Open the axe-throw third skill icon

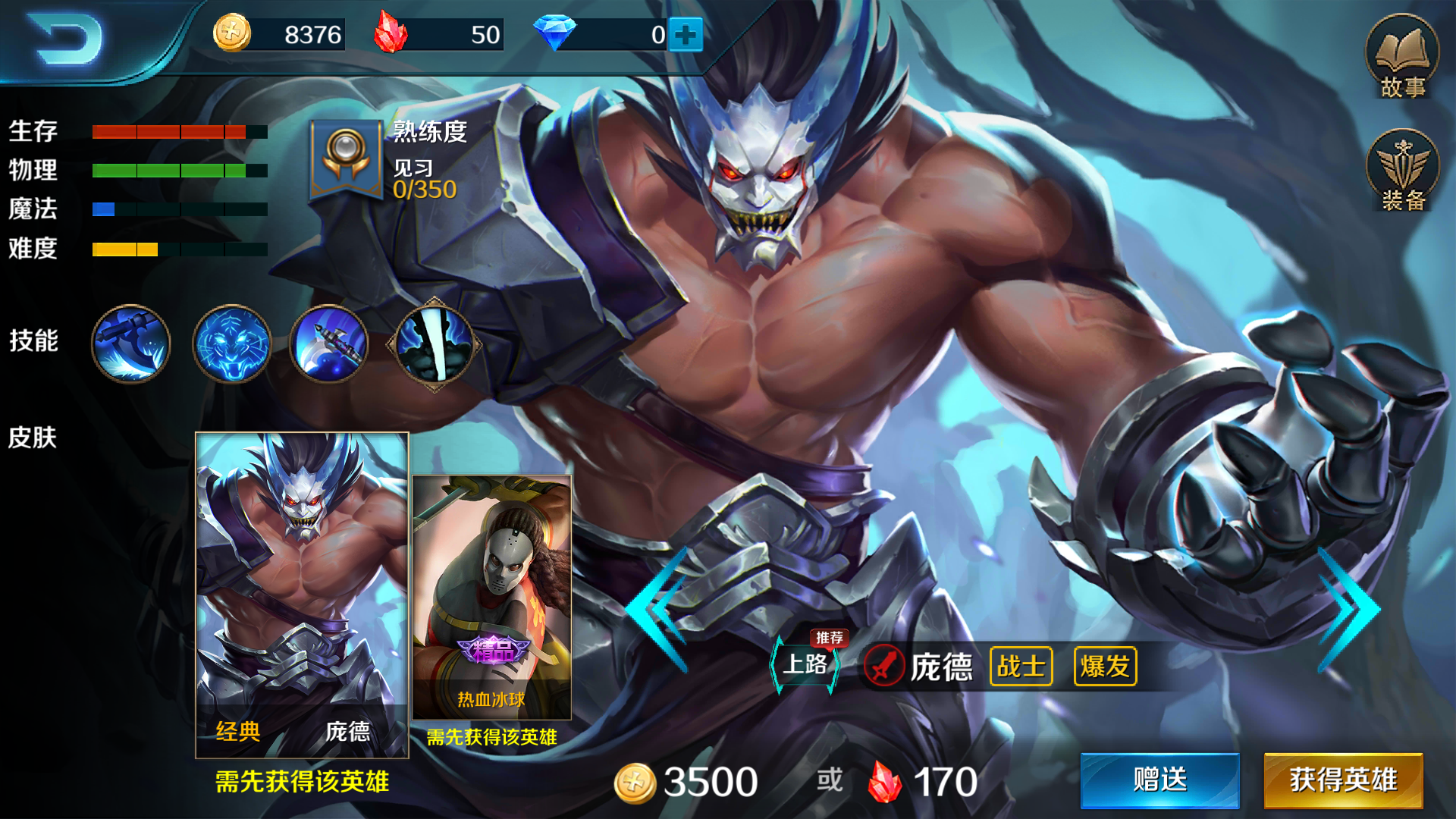point(329,345)
